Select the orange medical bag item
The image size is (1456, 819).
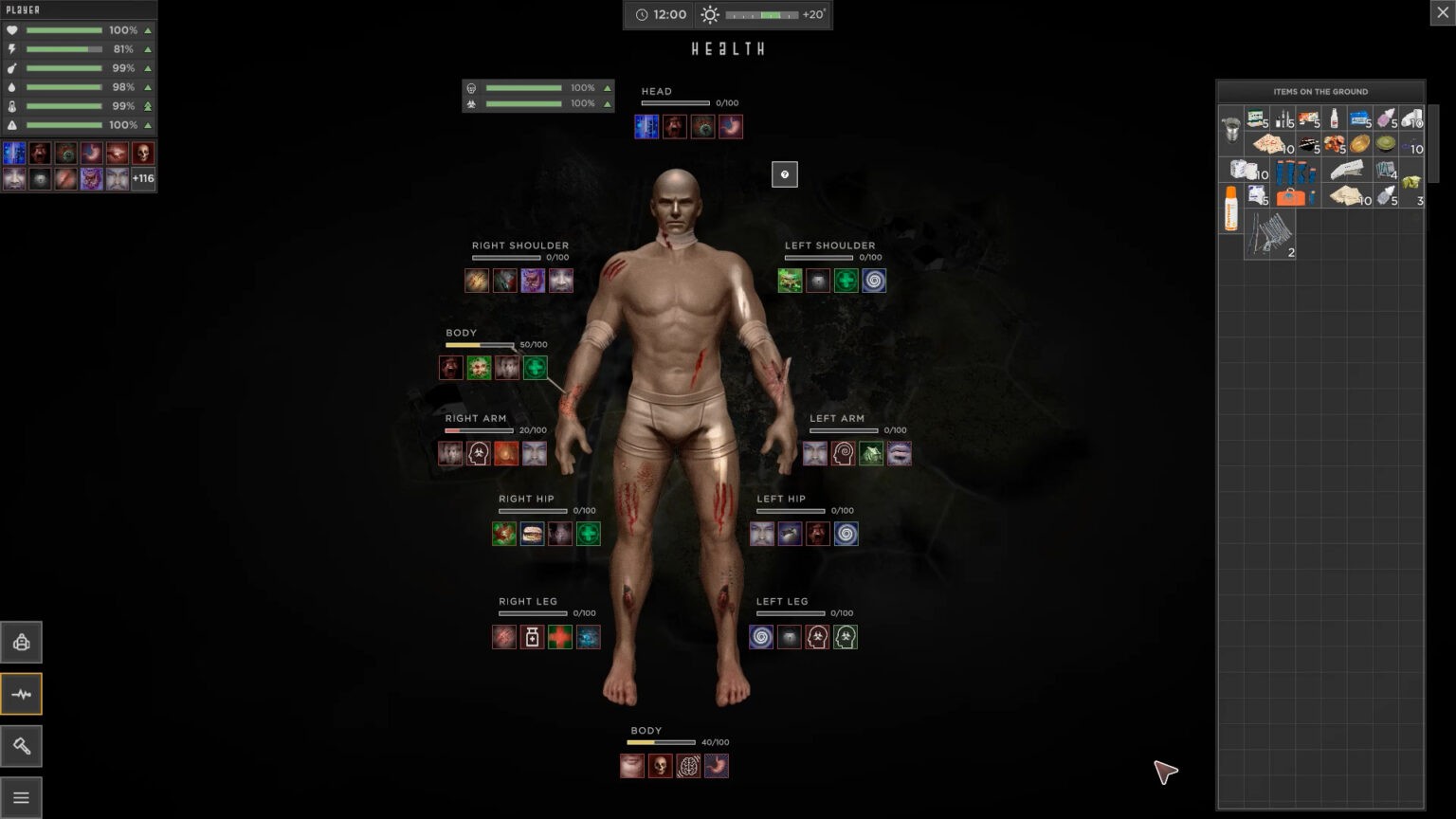[x=1291, y=196]
